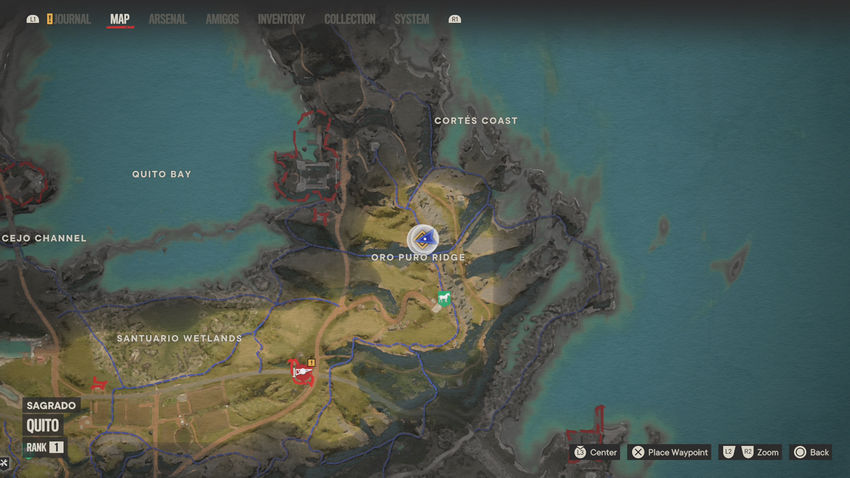Screen dimensions: 850x478
Task: Click the Zoom control label
Action: 767,452
